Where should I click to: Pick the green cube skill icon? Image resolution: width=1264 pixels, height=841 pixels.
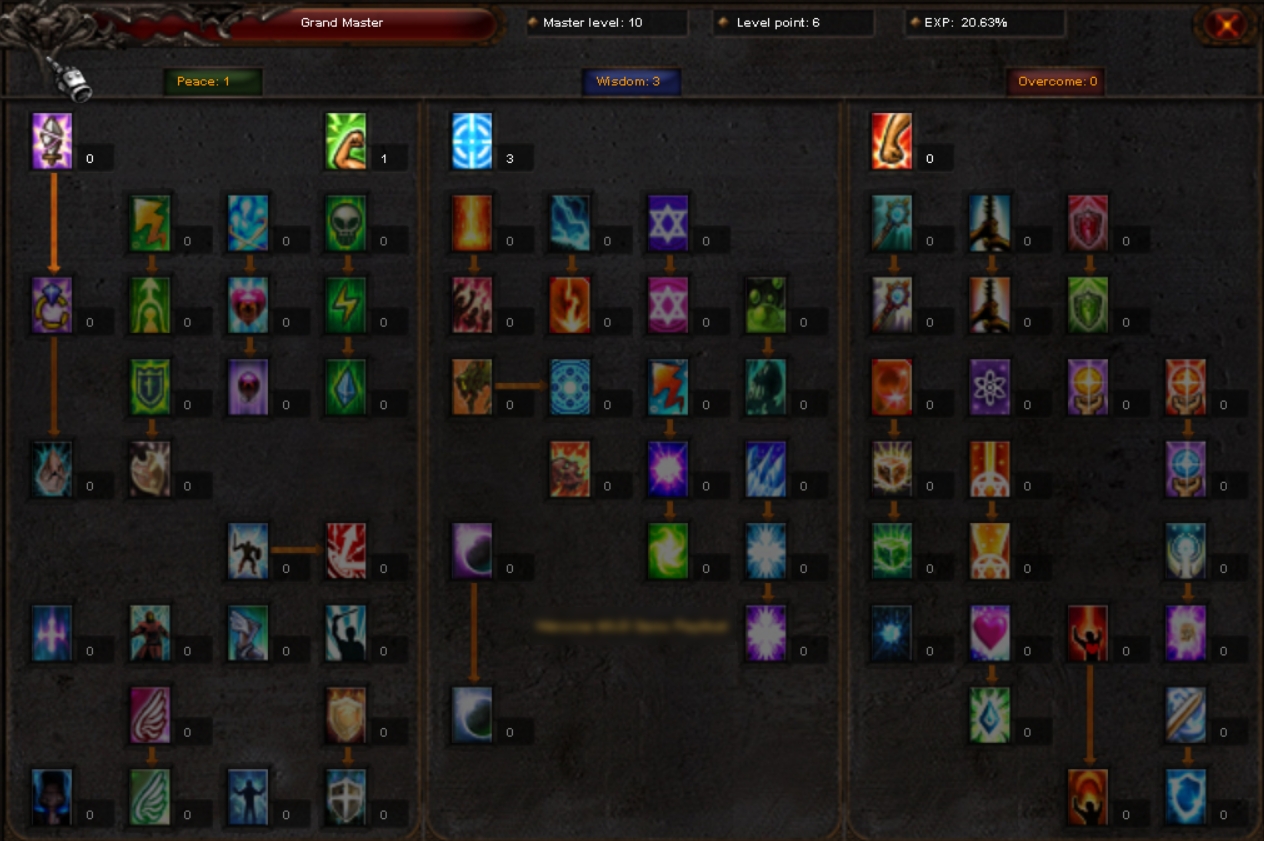[x=891, y=551]
